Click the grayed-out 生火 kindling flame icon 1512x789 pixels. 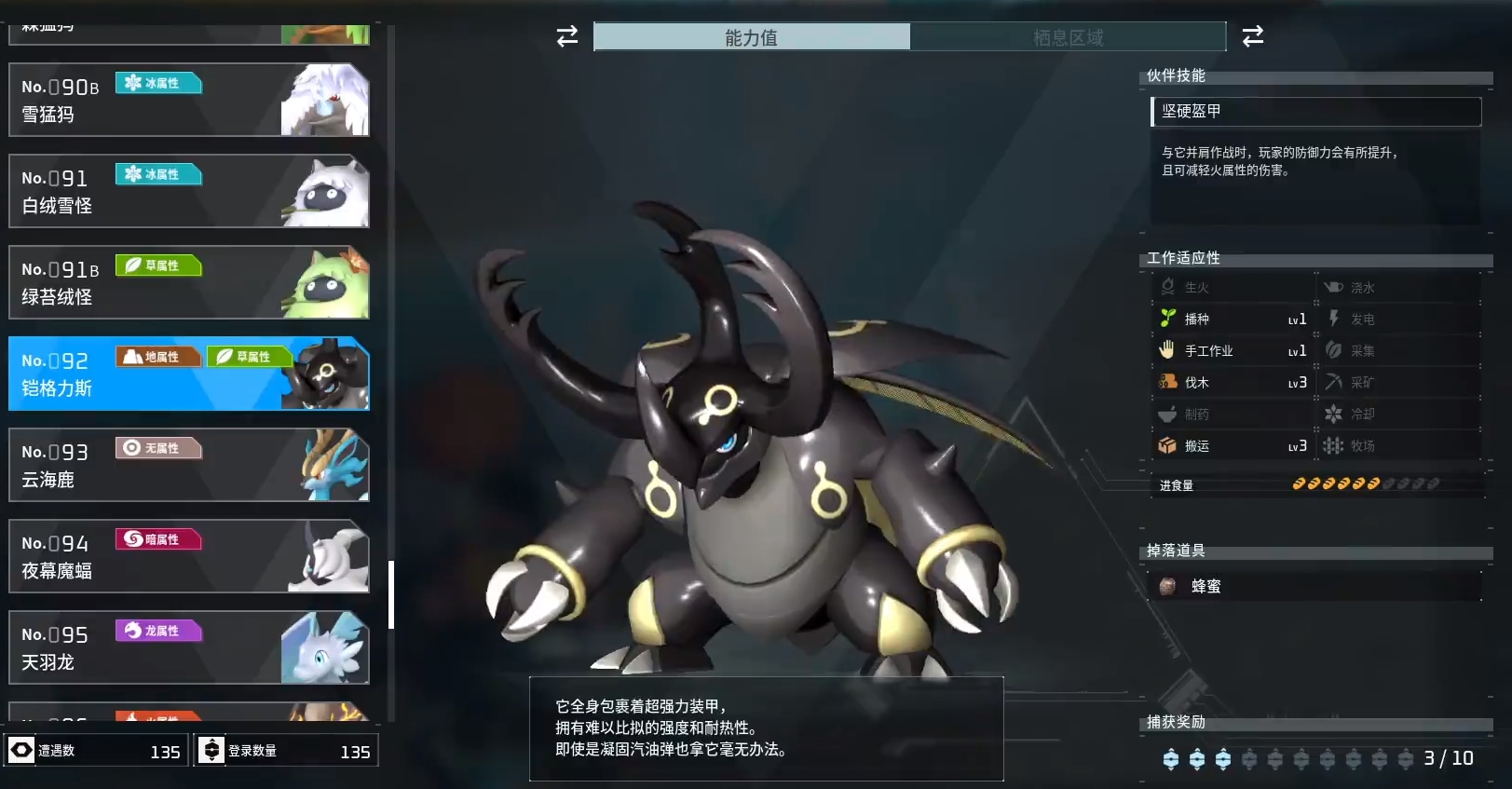pos(1166,287)
